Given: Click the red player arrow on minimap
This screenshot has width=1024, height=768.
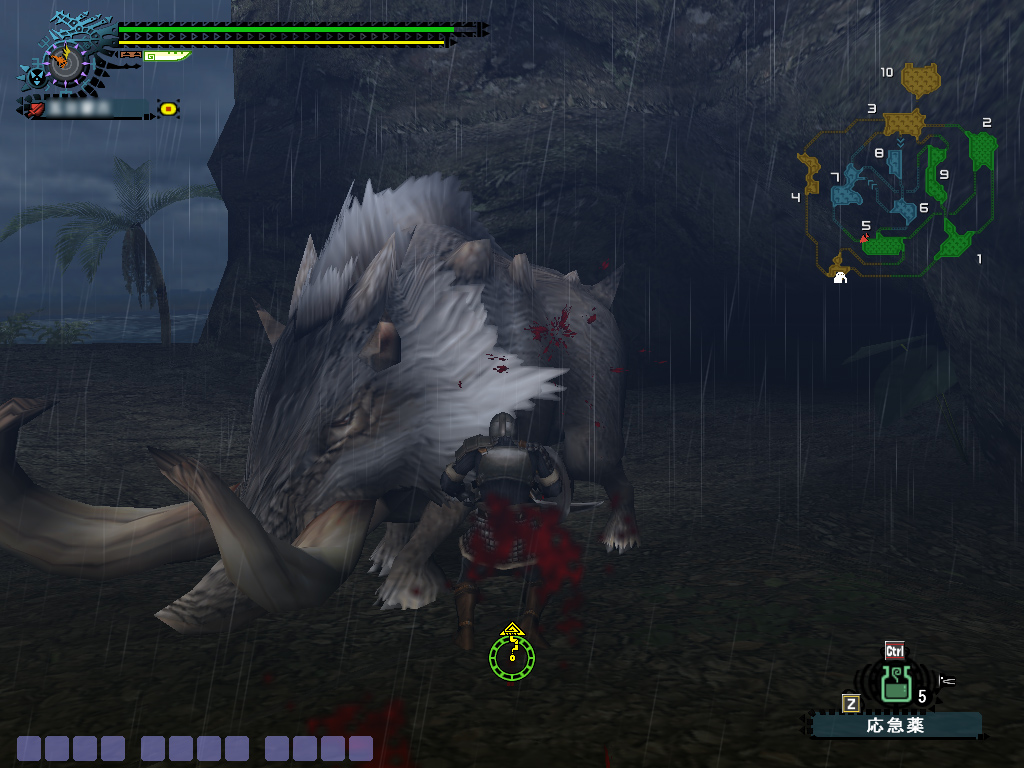Looking at the screenshot, I should point(863,238).
